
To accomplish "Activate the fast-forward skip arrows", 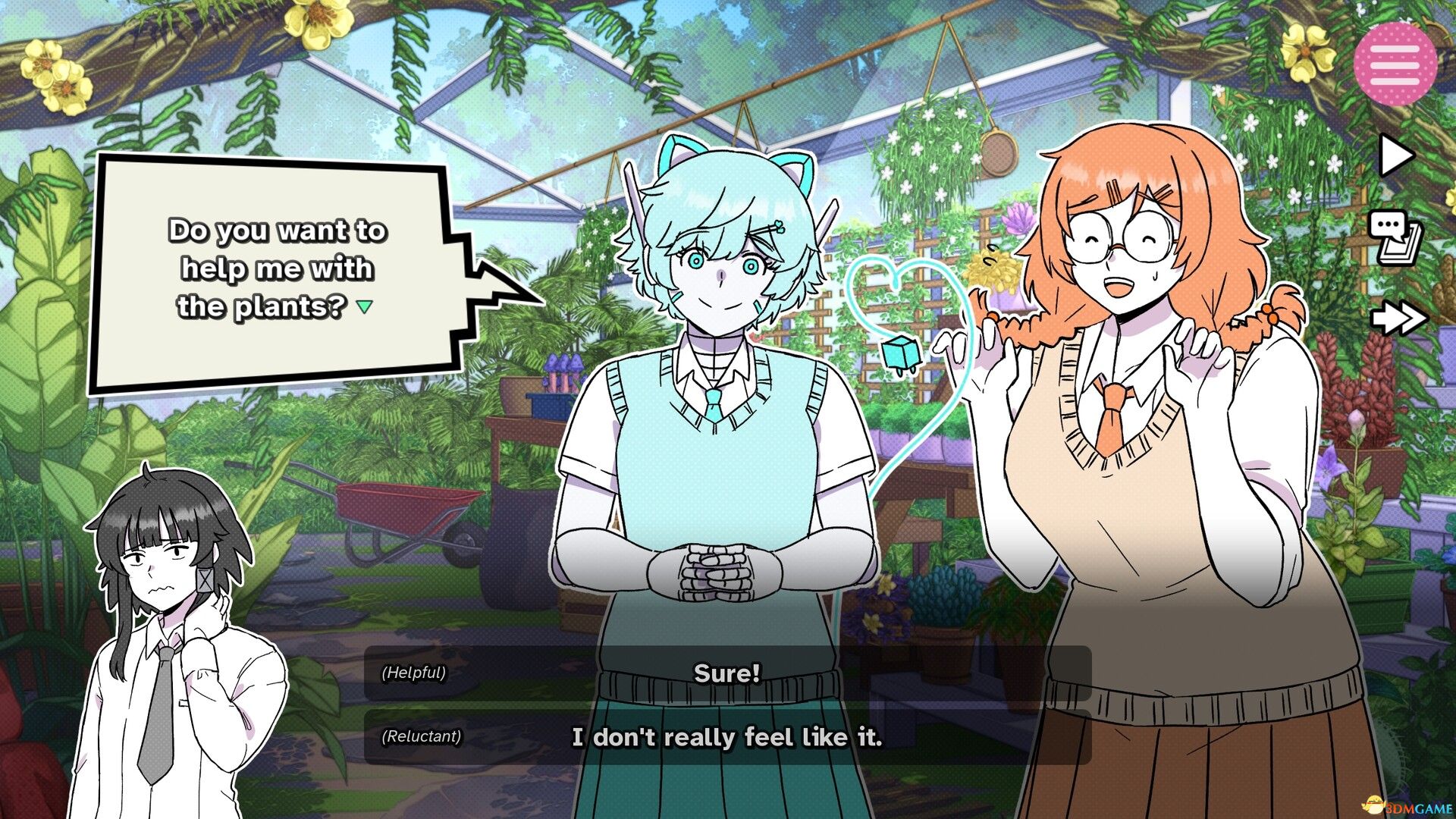I will [1398, 318].
